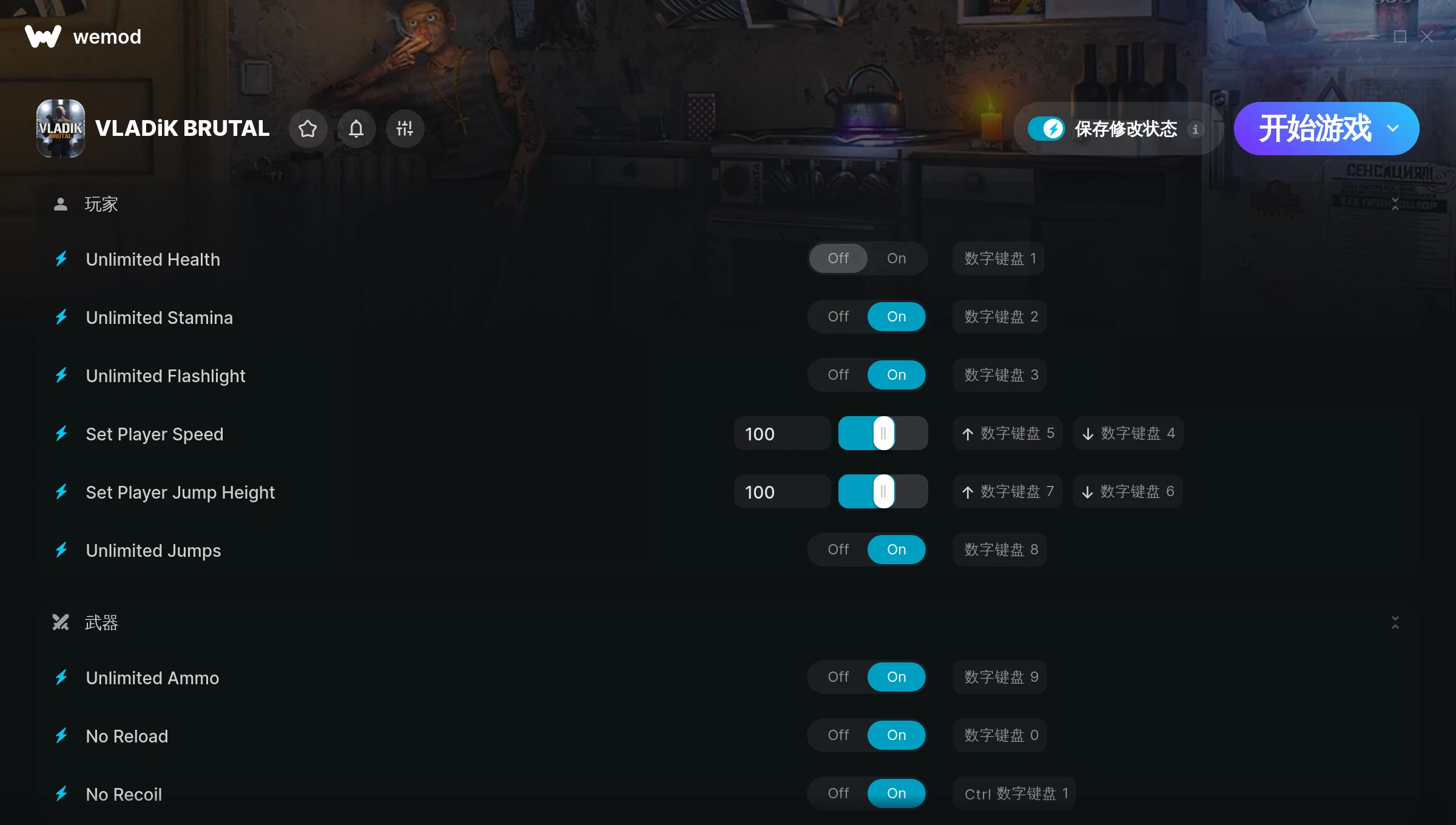Turn off No Reload

838,735
